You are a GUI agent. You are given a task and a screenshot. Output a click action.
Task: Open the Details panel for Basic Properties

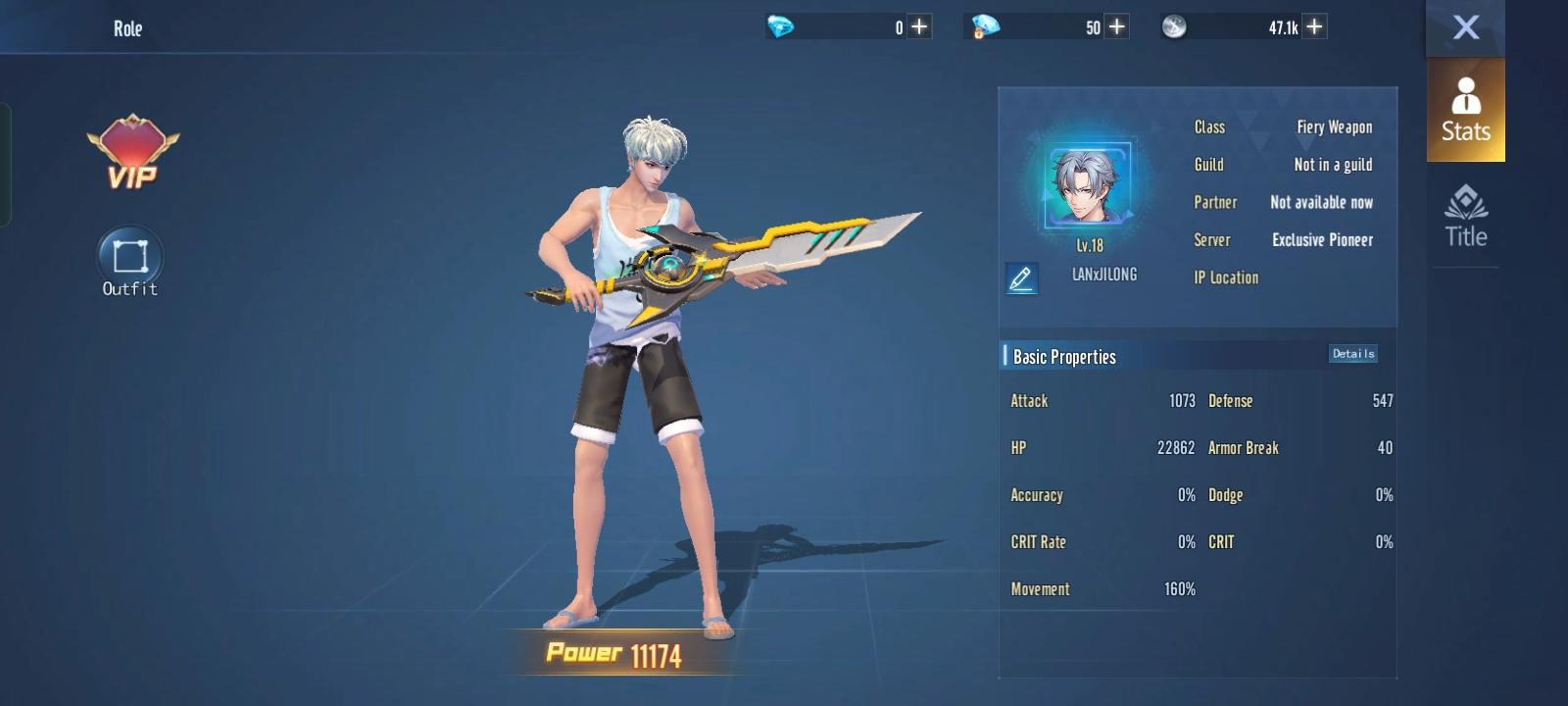pos(1352,353)
